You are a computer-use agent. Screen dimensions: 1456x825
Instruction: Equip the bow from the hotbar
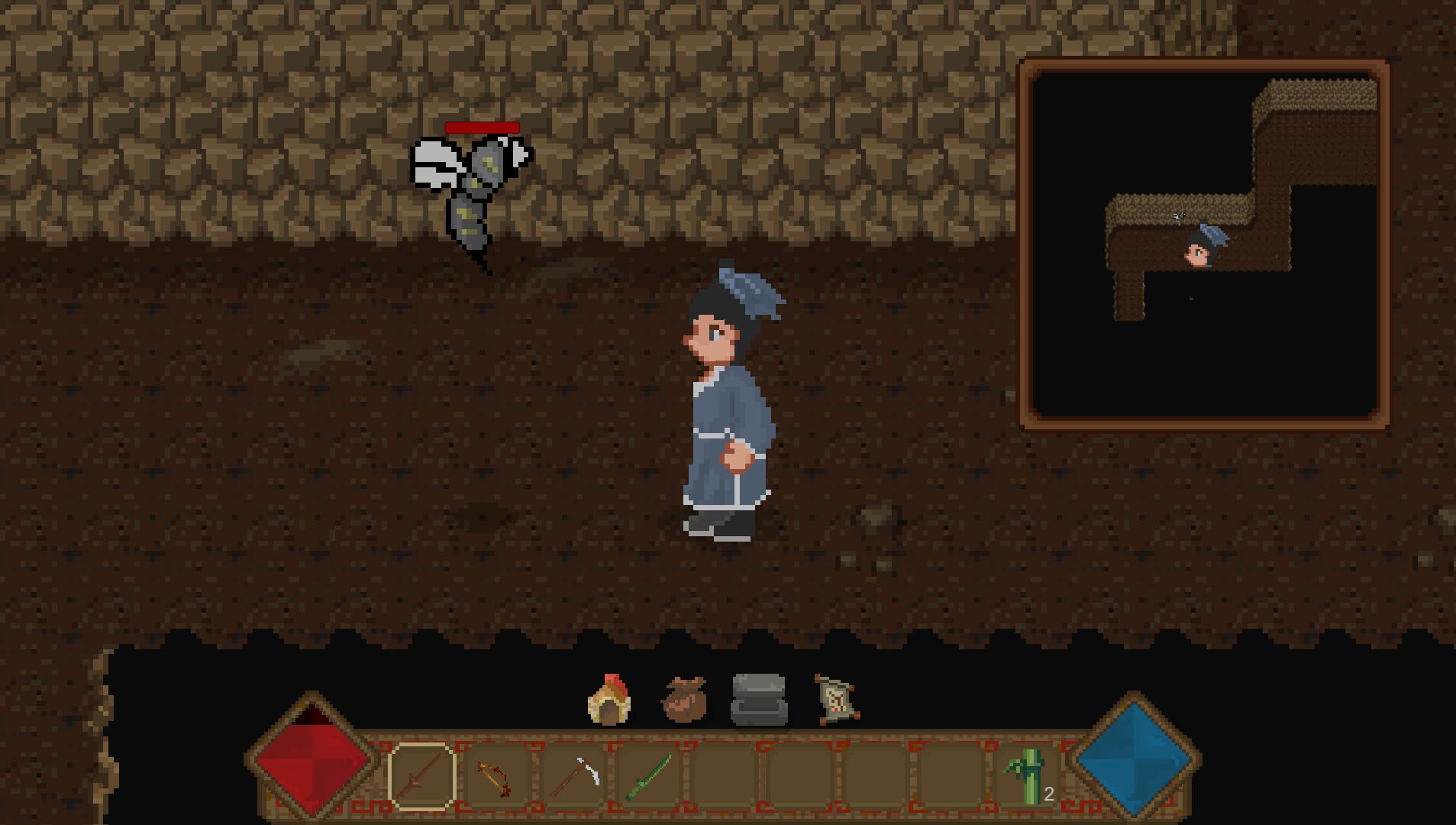[x=496, y=776]
